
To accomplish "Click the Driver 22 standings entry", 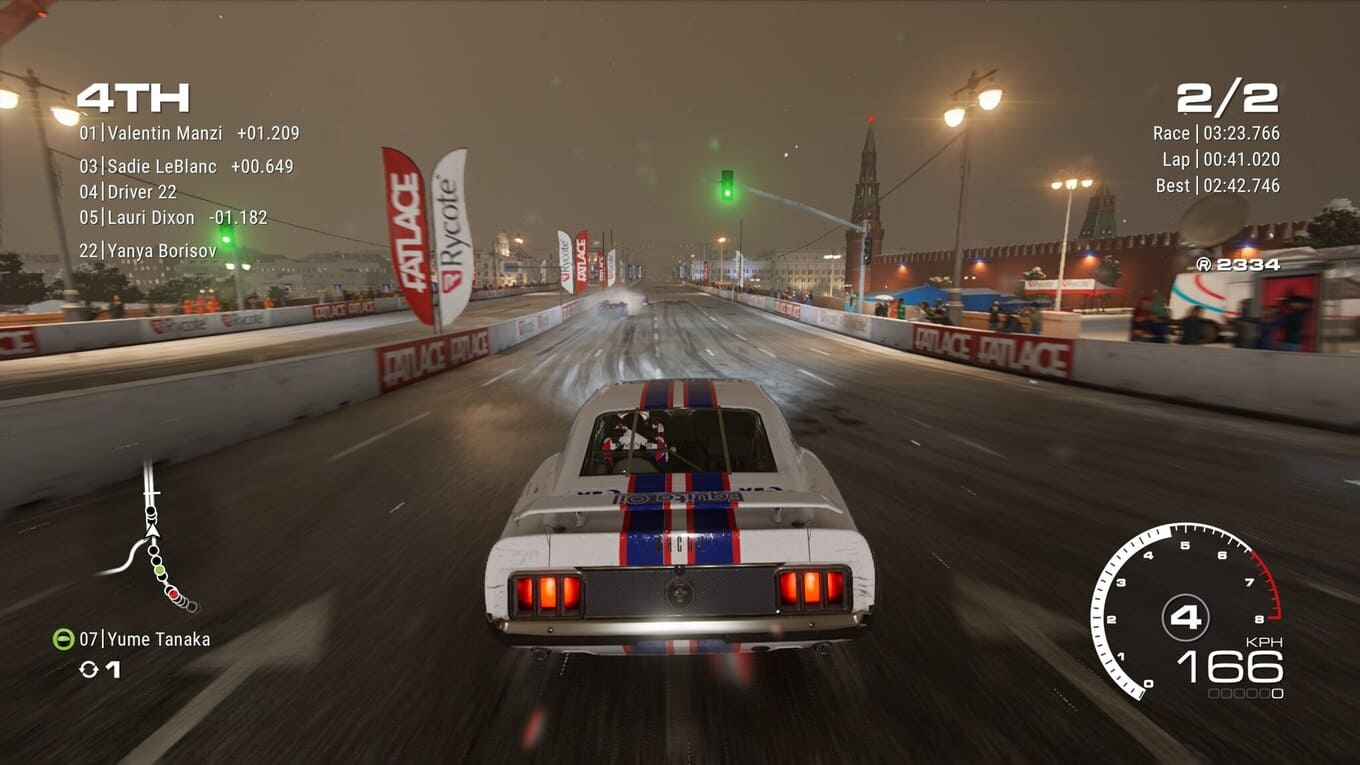I will 128,192.
